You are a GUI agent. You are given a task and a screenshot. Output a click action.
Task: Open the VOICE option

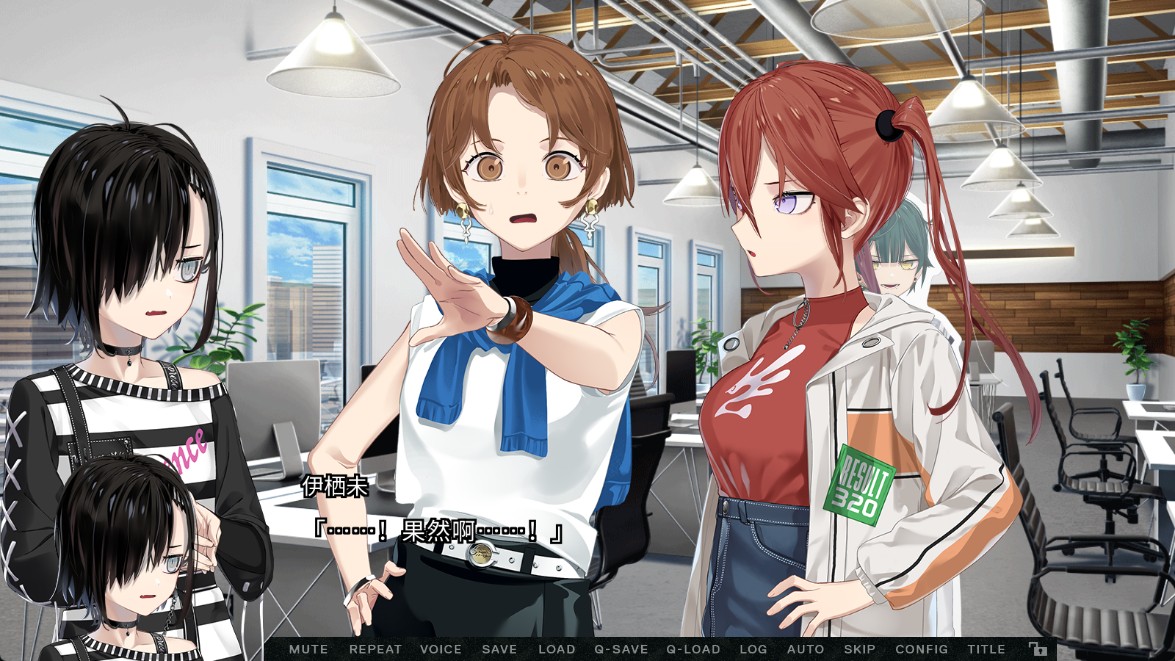[x=441, y=649]
